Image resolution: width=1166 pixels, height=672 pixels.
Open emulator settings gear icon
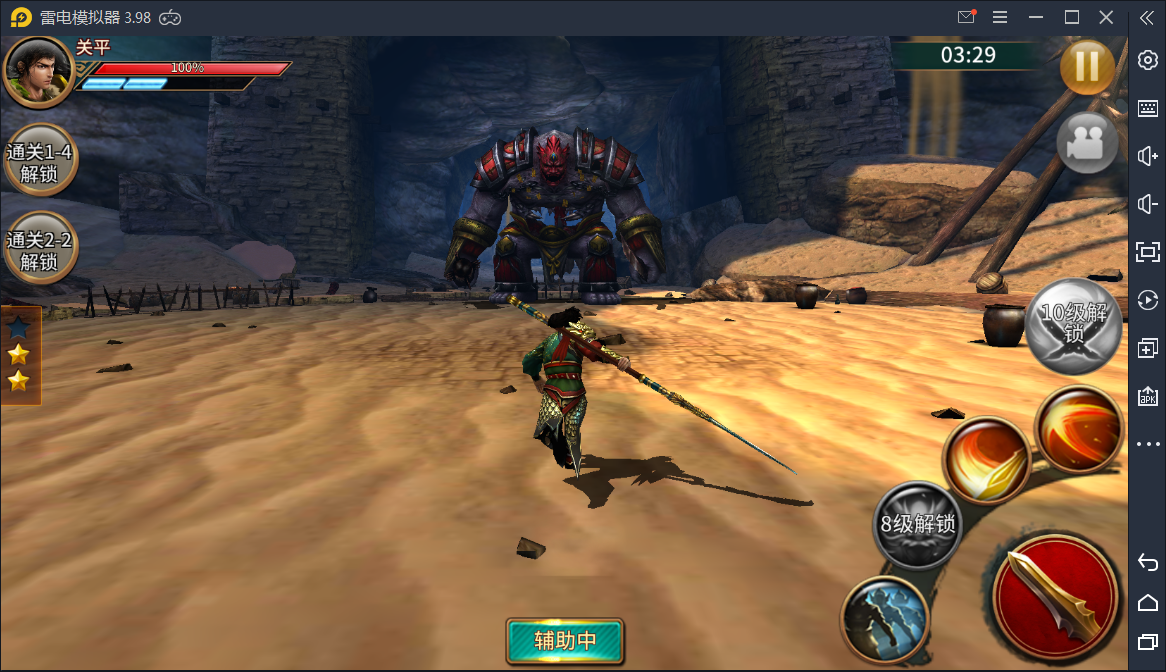pos(1147,60)
